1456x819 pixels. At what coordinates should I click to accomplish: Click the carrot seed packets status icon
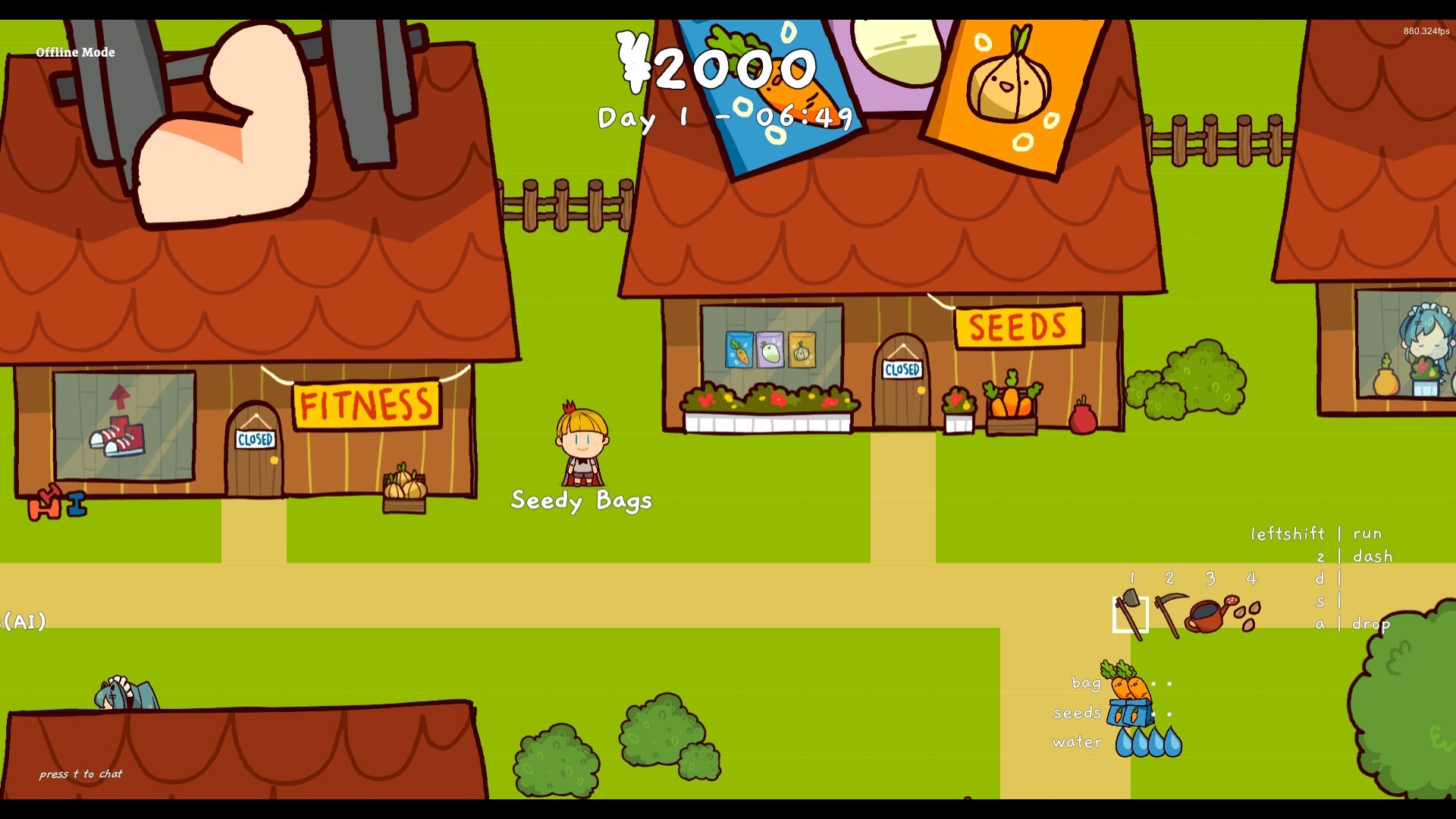point(1129,714)
